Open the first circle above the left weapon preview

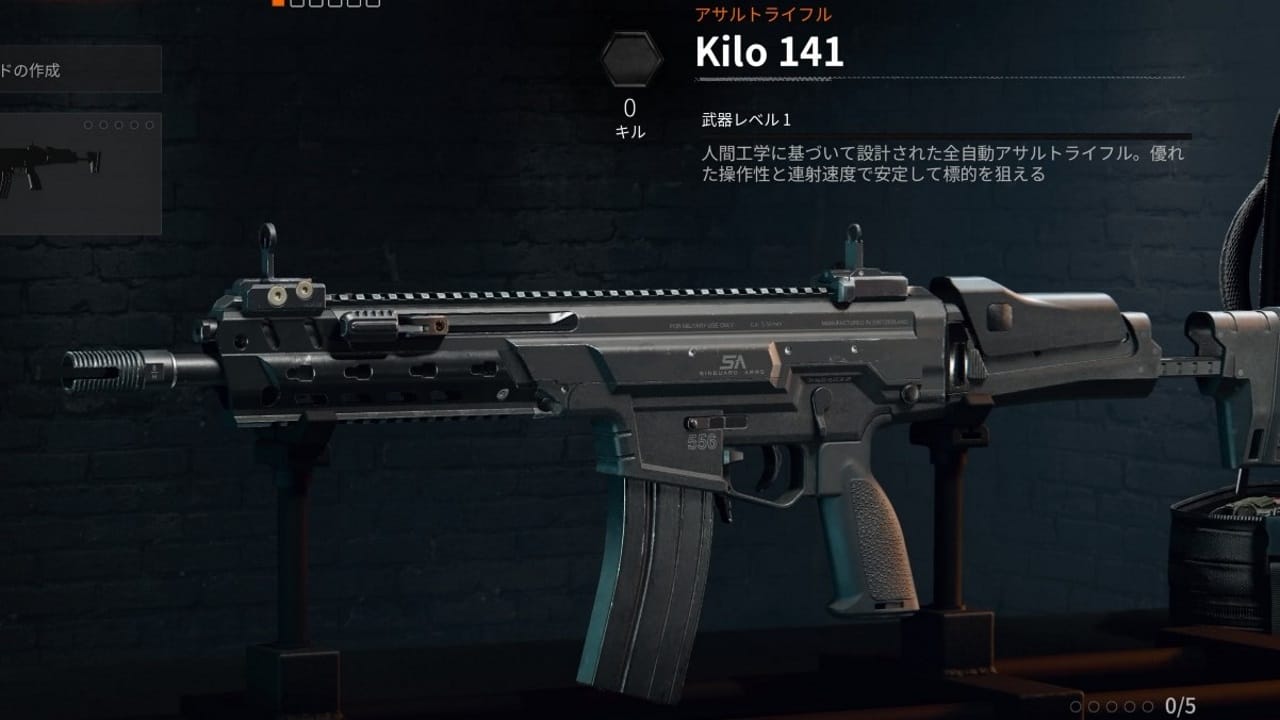tap(87, 125)
